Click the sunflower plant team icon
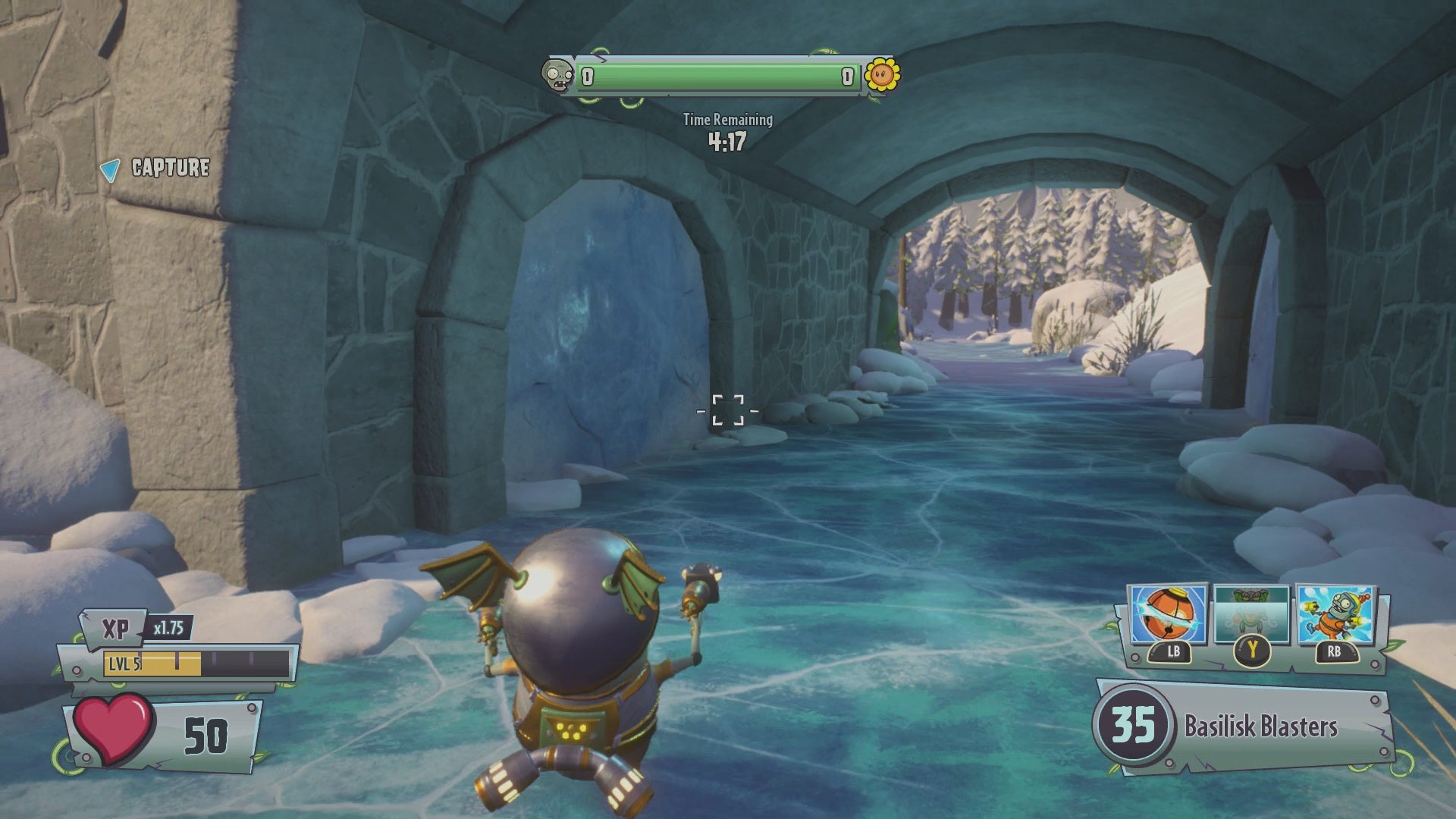Image resolution: width=1456 pixels, height=819 pixels. [x=882, y=74]
